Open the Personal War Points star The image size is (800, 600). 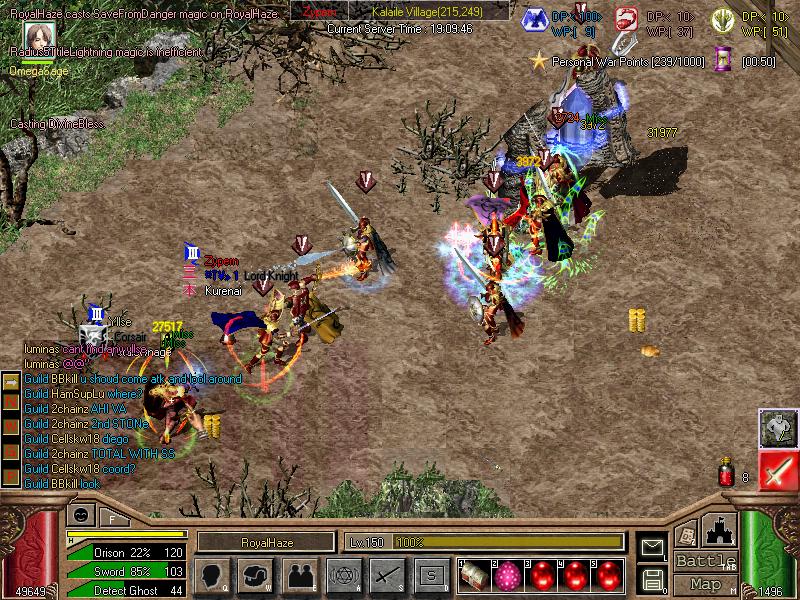click(539, 62)
